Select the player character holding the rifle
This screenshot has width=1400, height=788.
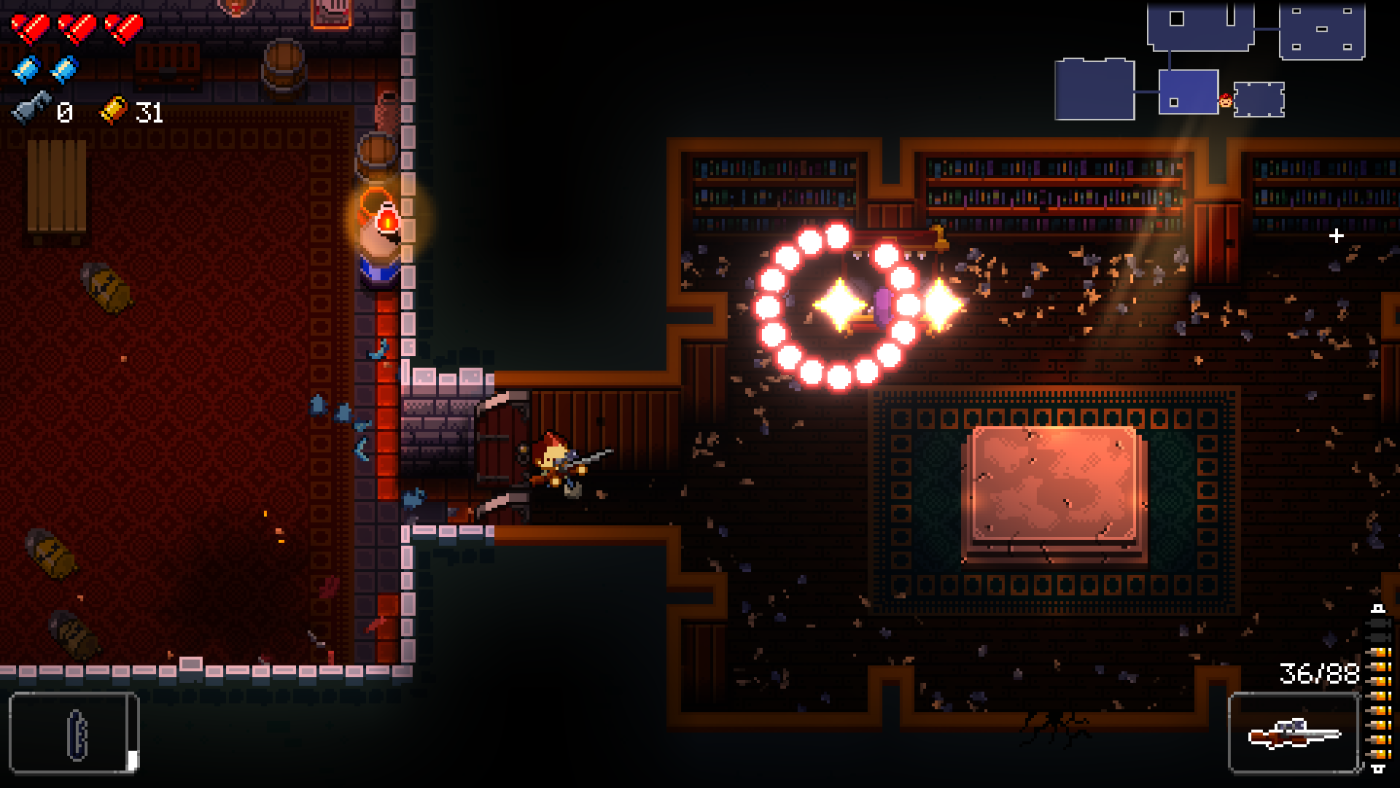[x=557, y=462]
